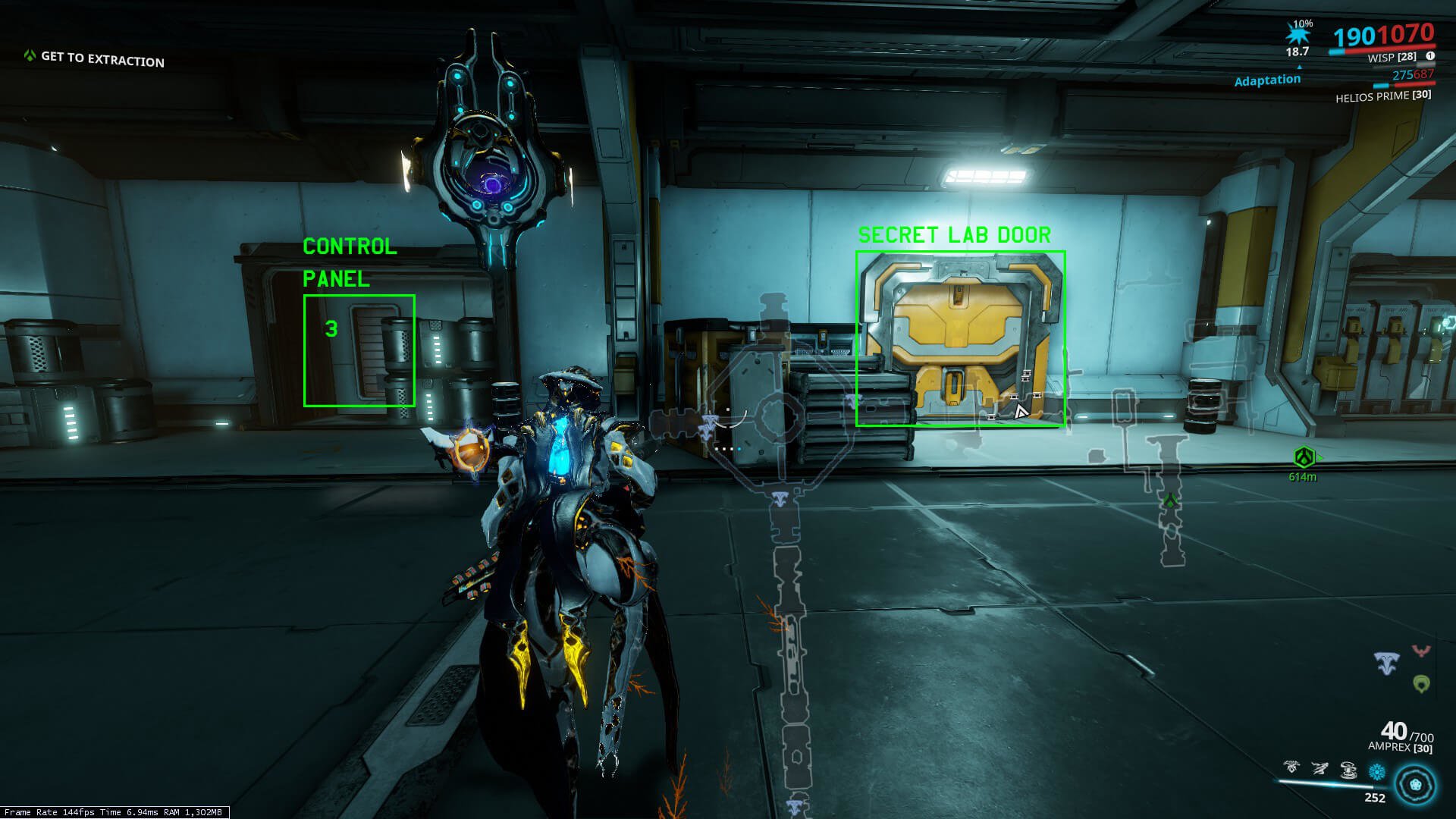
Task: Activate the glowing blue sun ability icon
Action: coord(1376,772)
